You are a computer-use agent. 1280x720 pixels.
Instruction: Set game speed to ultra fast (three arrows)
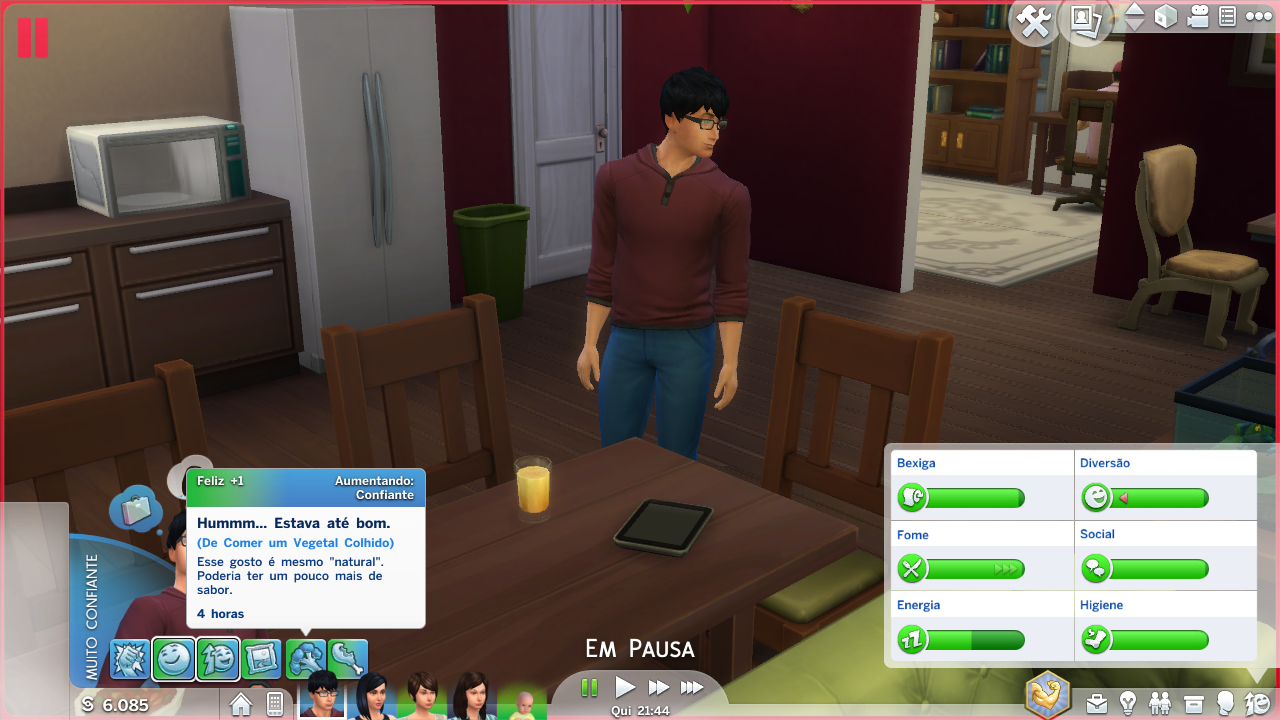[x=692, y=687]
